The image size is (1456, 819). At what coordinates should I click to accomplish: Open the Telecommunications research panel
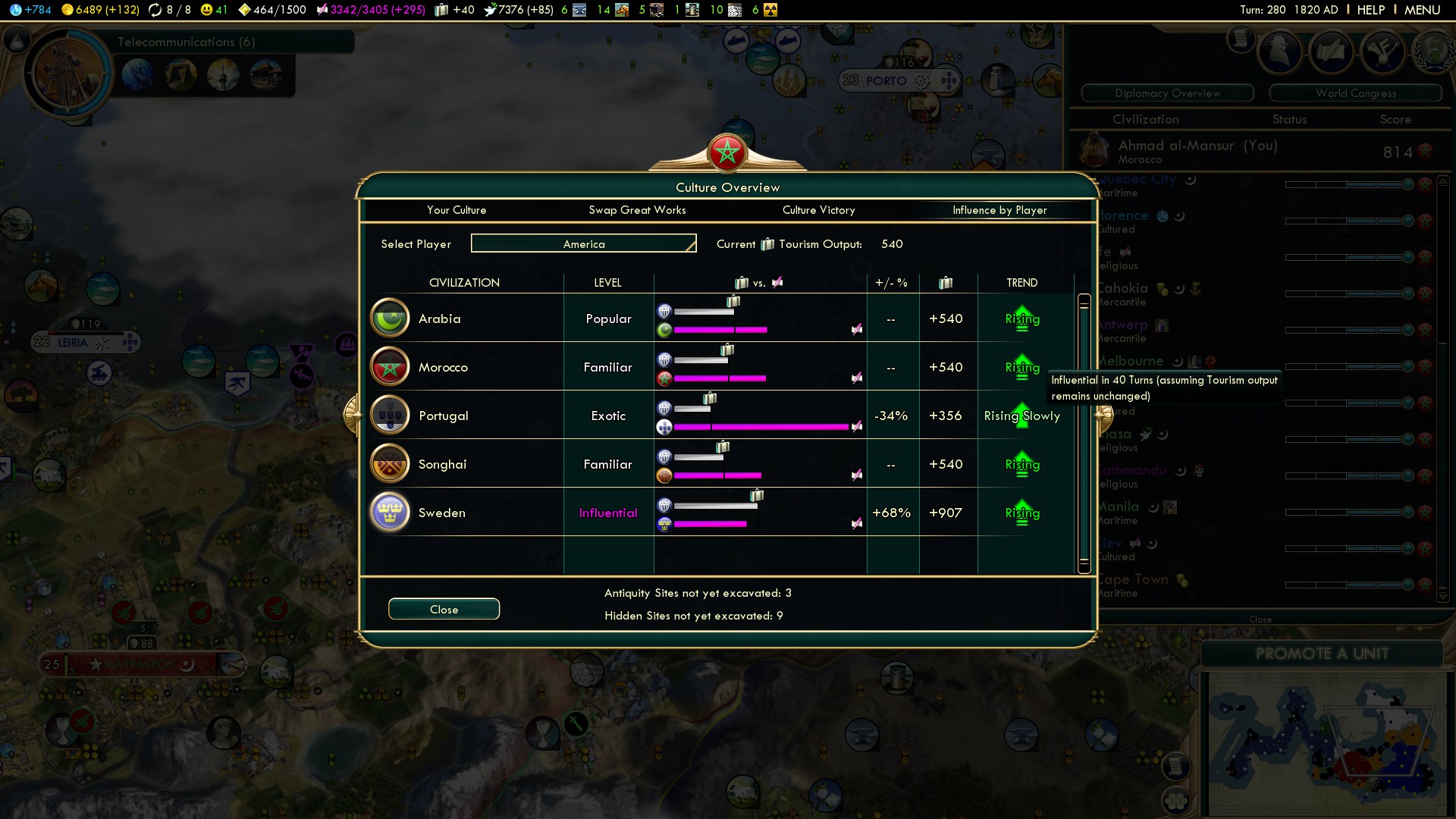[187, 42]
